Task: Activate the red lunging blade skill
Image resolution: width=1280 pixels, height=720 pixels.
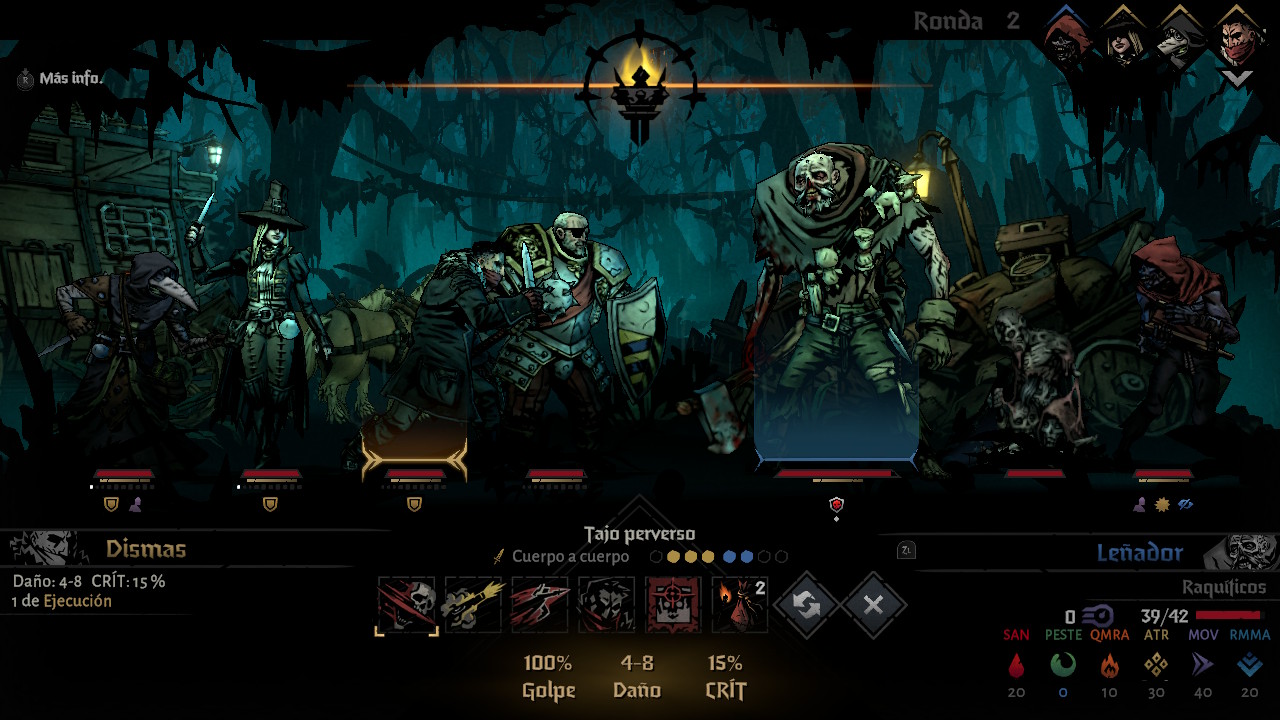Action: [540, 604]
